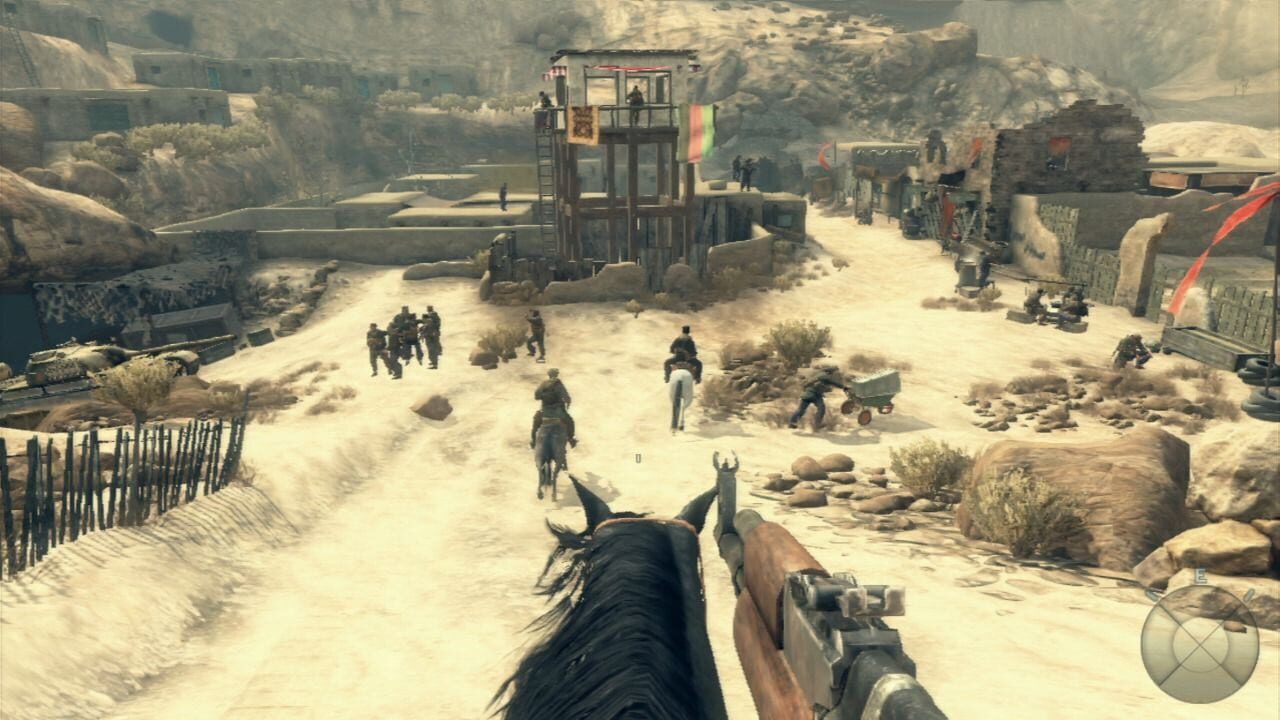
Task: Click the compass minimap in bottom-right corner
Action: click(1200, 645)
